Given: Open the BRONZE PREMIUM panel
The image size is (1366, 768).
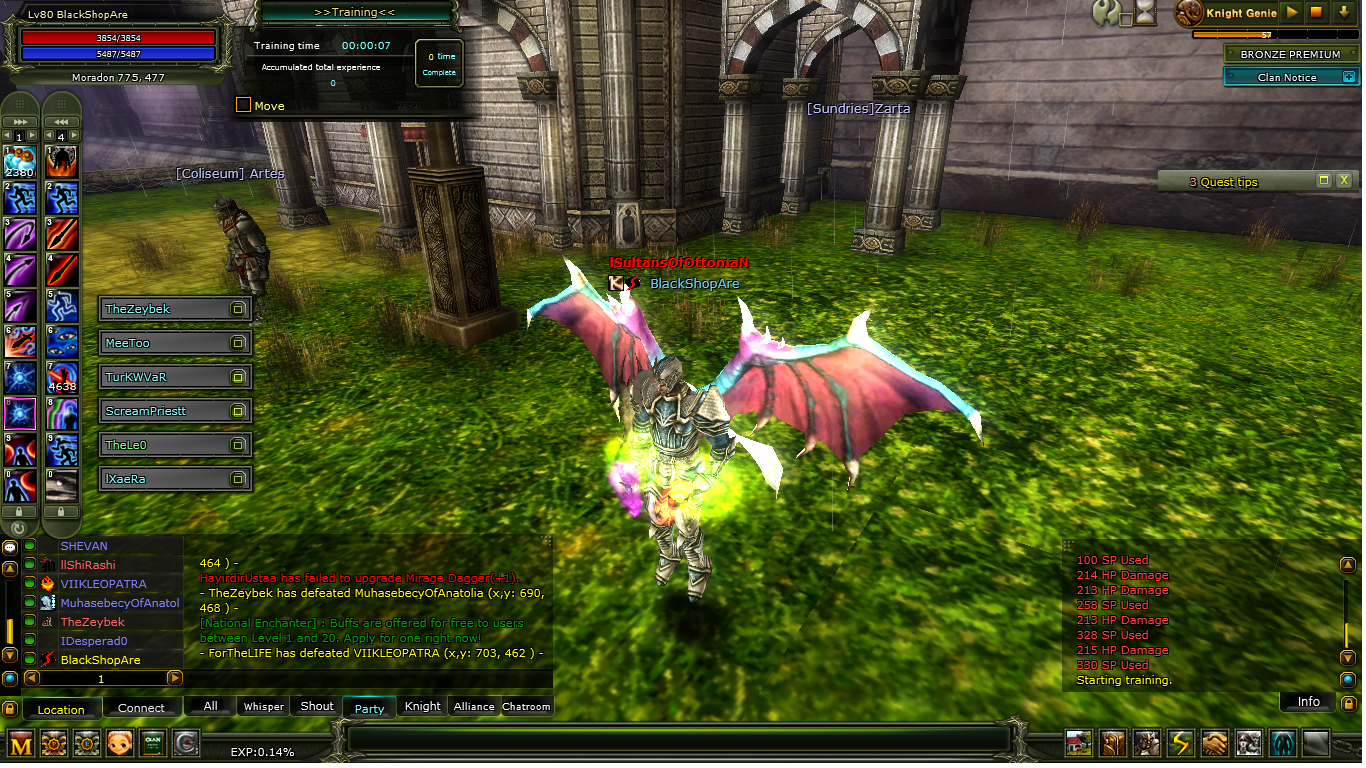Looking at the screenshot, I should pyautogui.click(x=1289, y=55).
